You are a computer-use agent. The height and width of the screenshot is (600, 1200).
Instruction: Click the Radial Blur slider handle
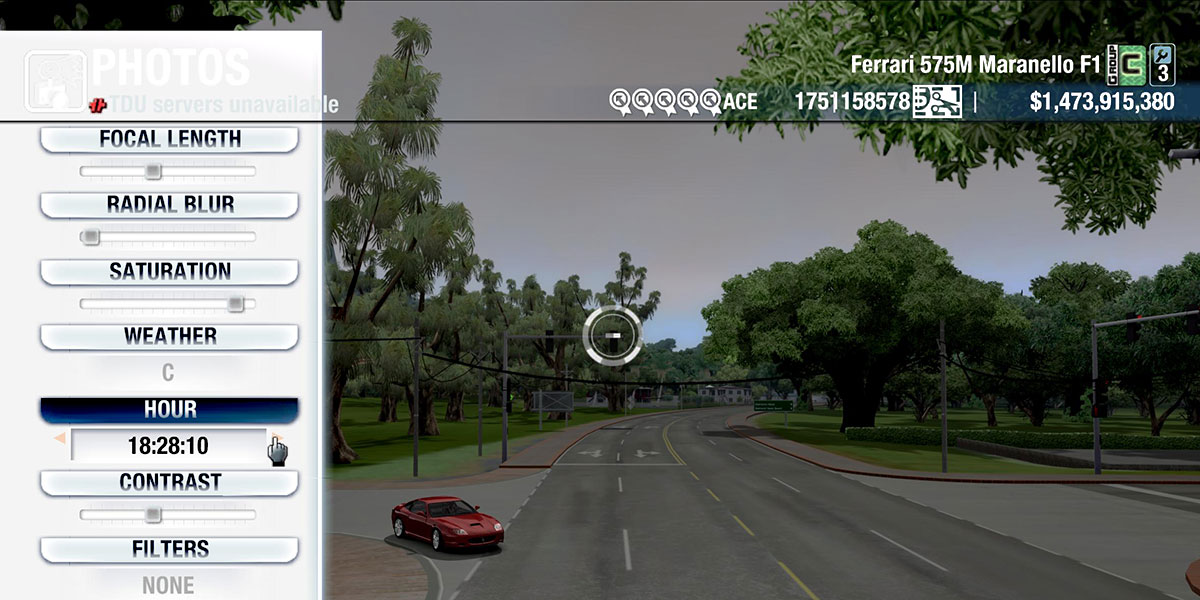[90, 237]
